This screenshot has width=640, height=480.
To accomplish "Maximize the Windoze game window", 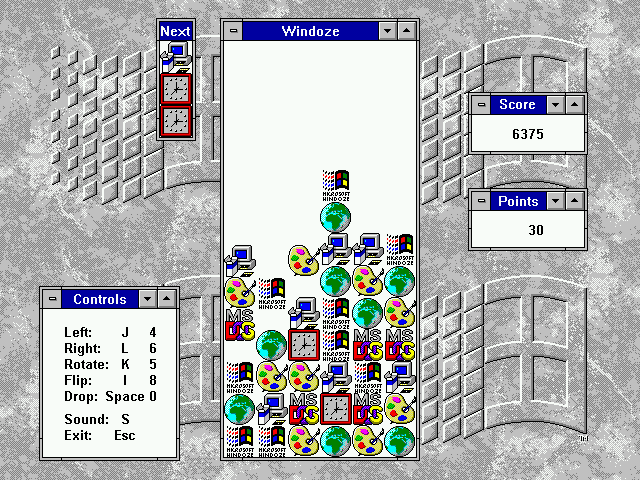I will point(406,31).
